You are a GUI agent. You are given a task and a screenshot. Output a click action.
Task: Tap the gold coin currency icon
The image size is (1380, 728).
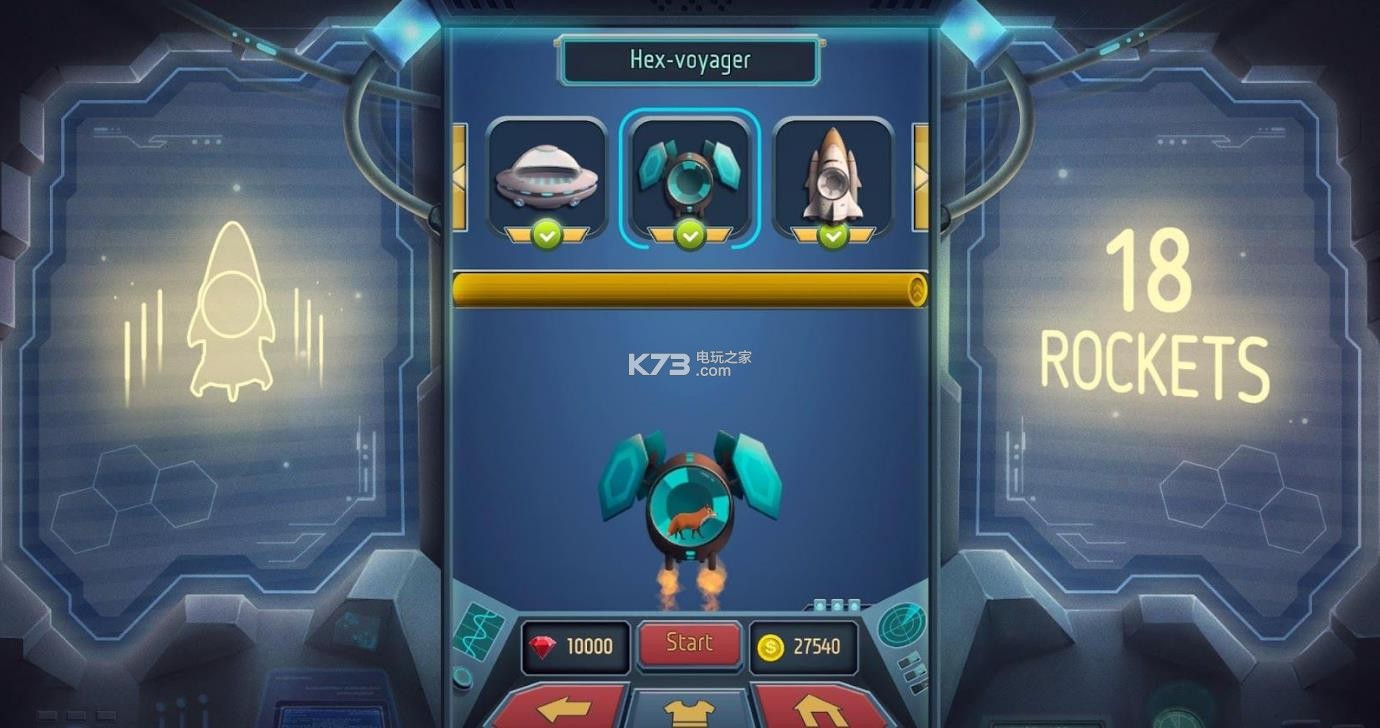769,646
